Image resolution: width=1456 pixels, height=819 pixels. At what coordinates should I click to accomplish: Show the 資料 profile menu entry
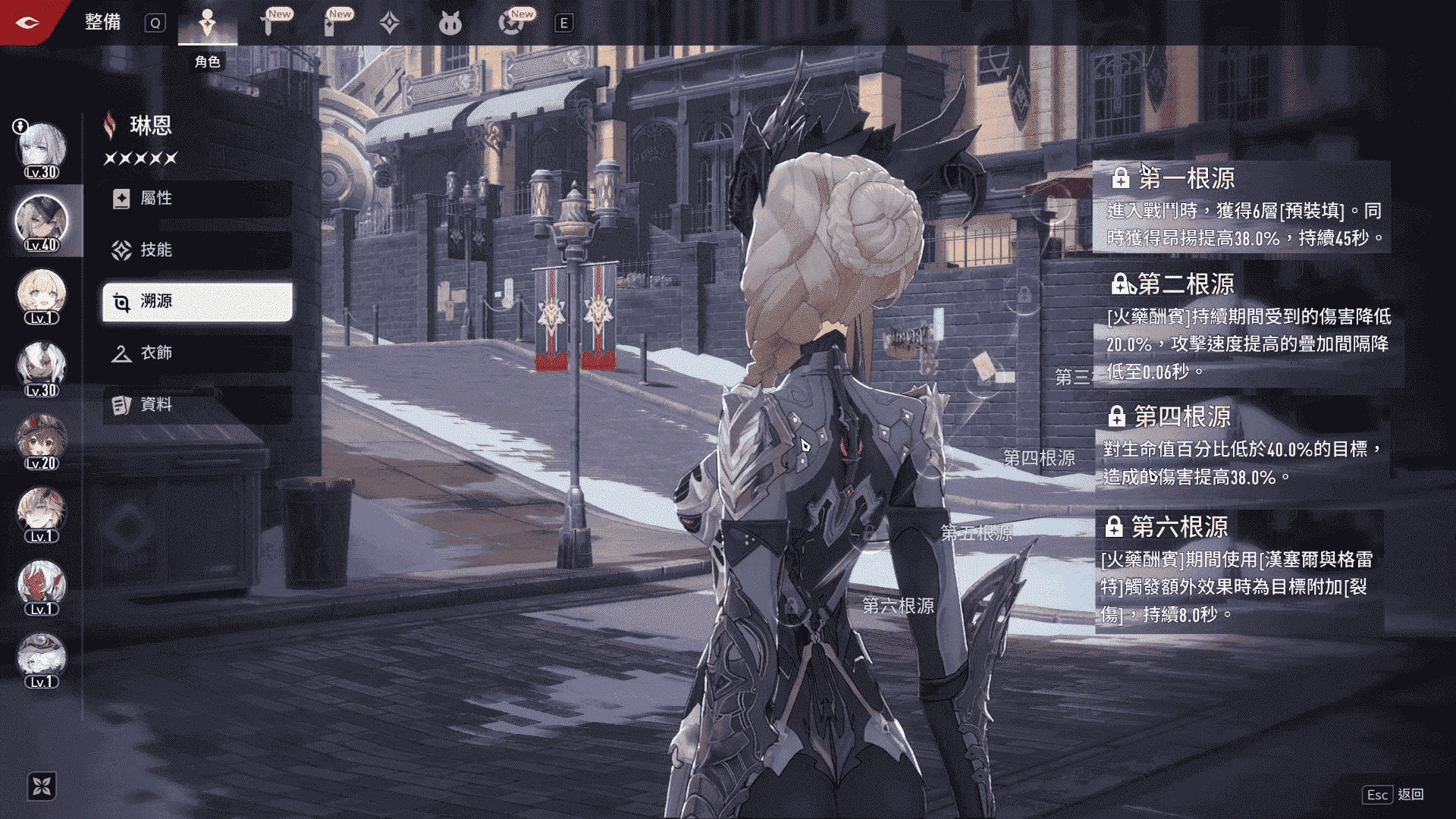pos(196,405)
